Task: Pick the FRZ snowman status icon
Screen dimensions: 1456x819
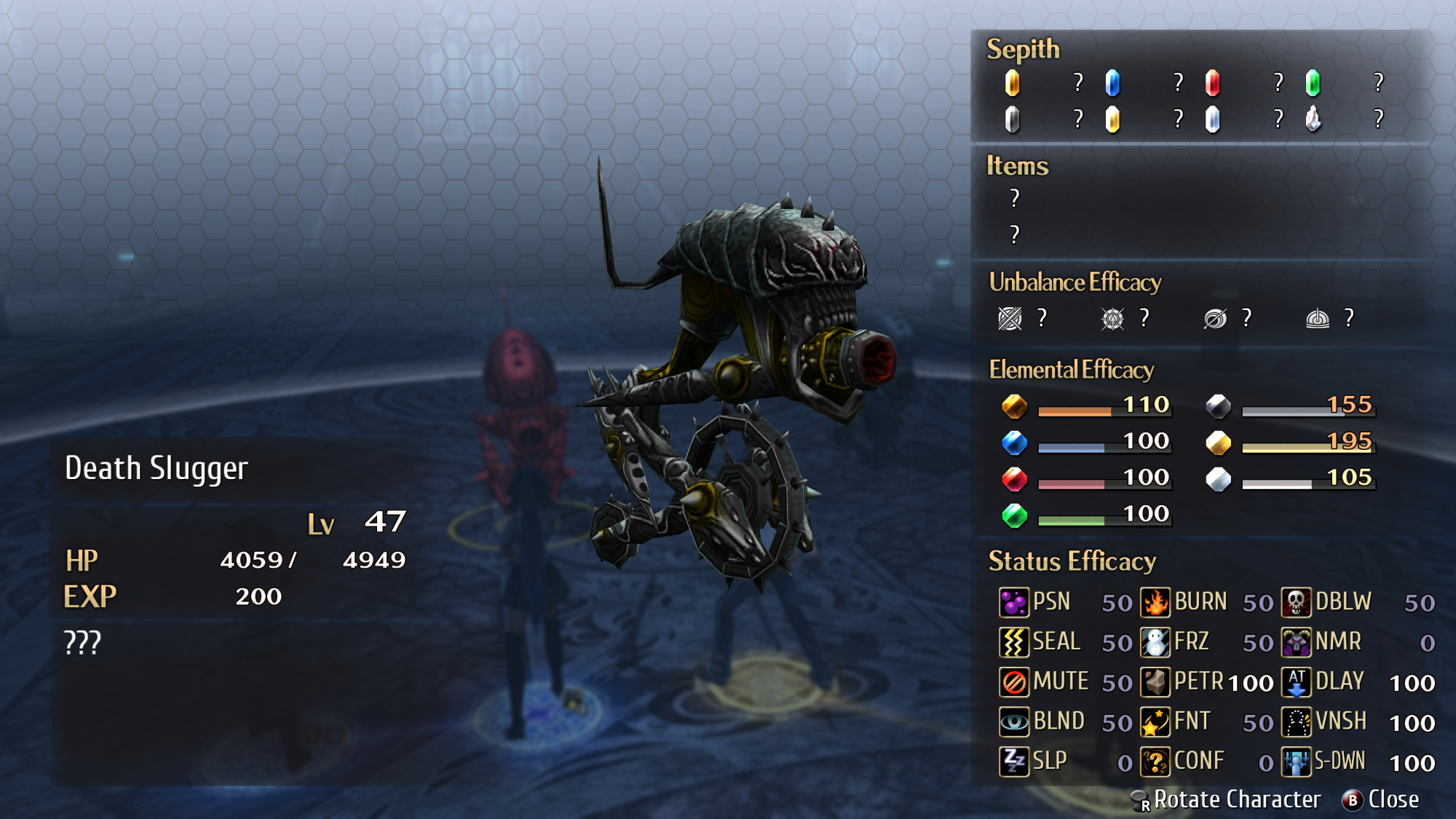Action: (1155, 642)
